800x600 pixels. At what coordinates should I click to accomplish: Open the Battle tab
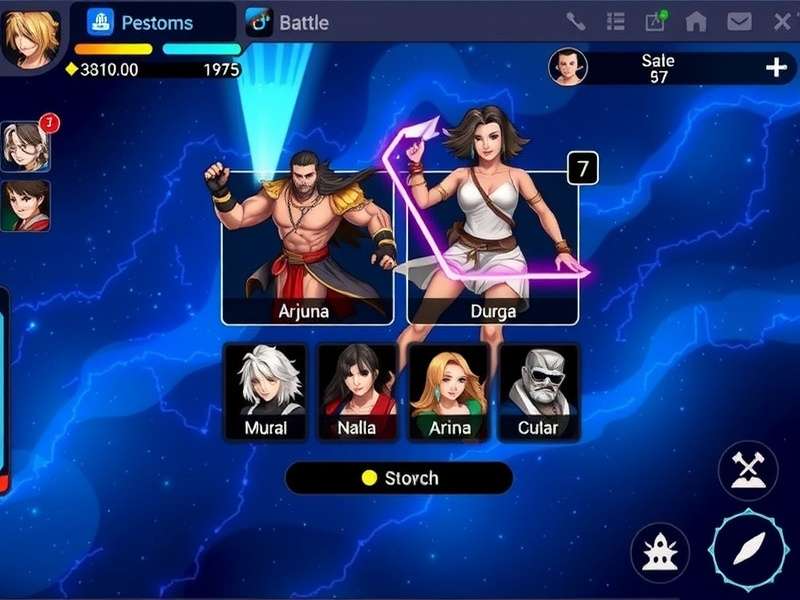coord(288,22)
